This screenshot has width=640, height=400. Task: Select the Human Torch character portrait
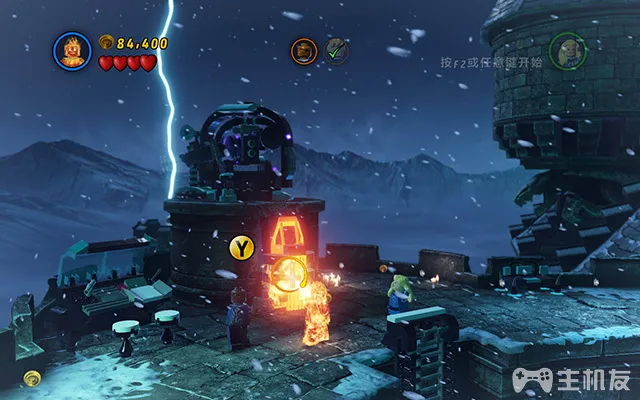[x=72, y=50]
